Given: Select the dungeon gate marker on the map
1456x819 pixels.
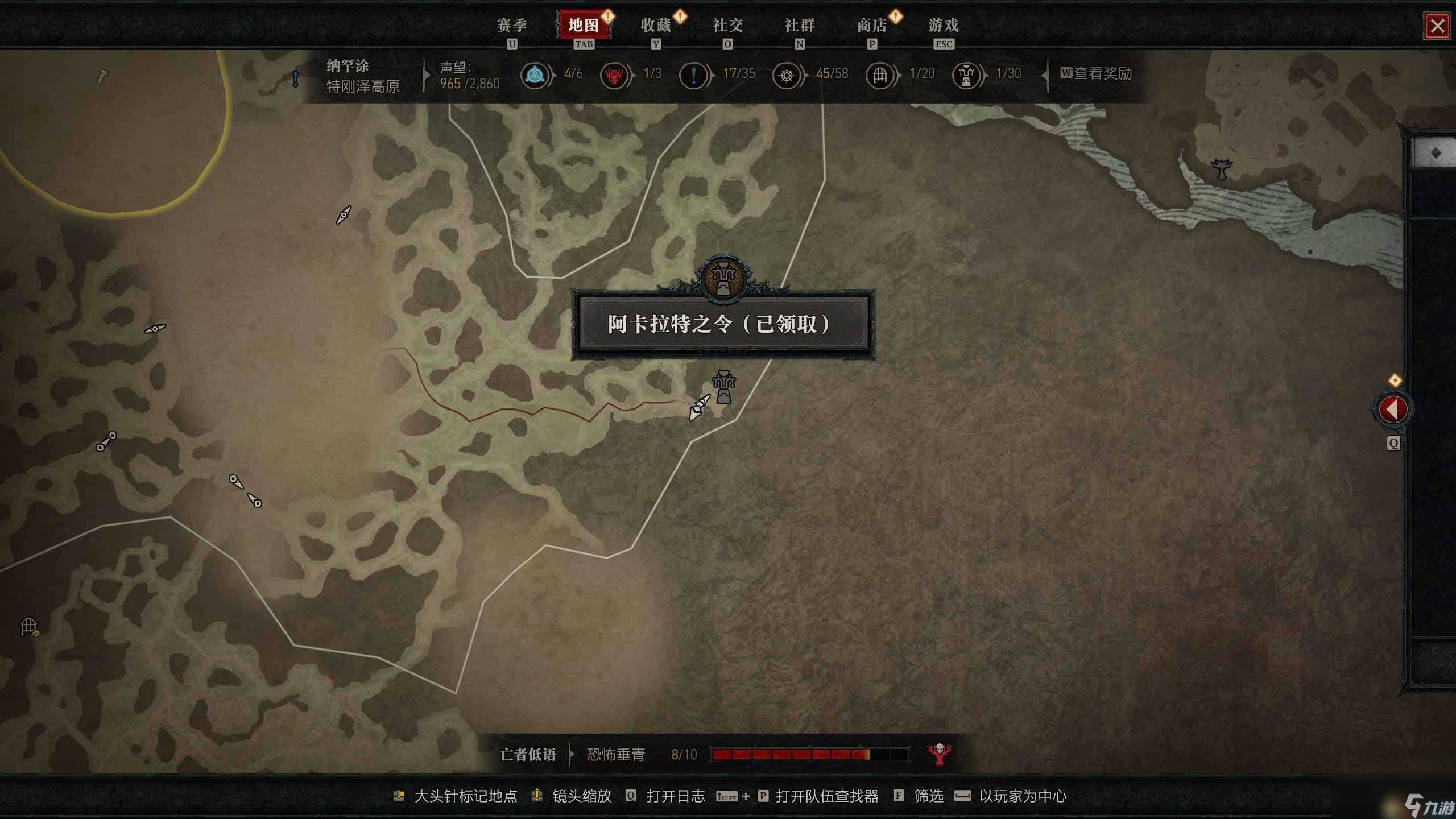Looking at the screenshot, I should (28, 627).
